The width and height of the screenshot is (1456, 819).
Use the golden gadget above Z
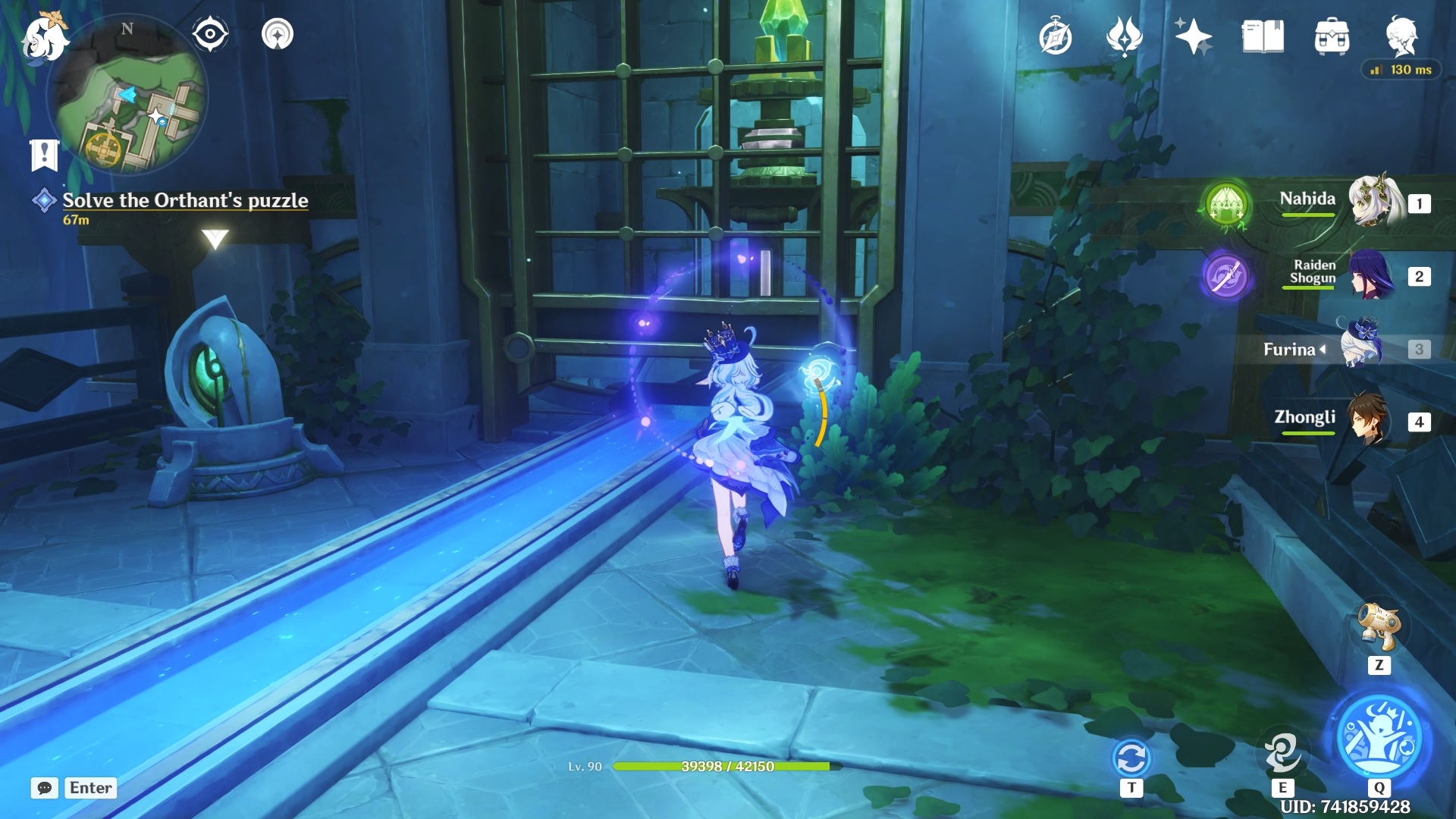tap(1379, 626)
